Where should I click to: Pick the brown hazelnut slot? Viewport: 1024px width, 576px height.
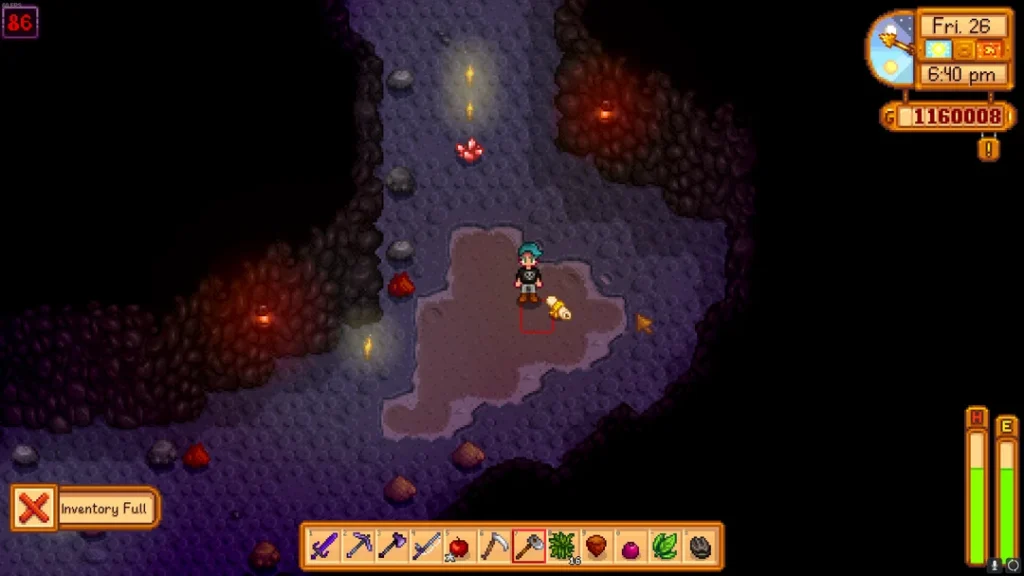pyautogui.click(x=596, y=546)
